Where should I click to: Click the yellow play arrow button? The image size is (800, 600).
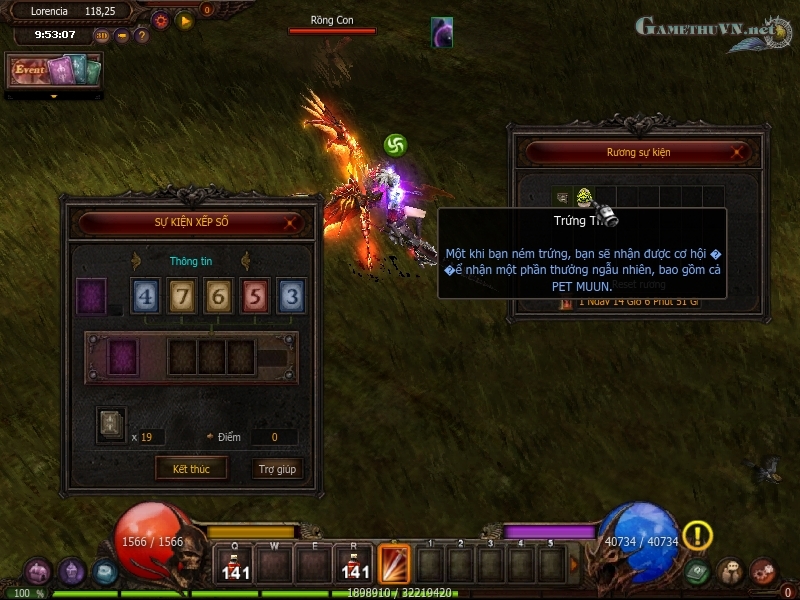pyautogui.click(x=184, y=20)
